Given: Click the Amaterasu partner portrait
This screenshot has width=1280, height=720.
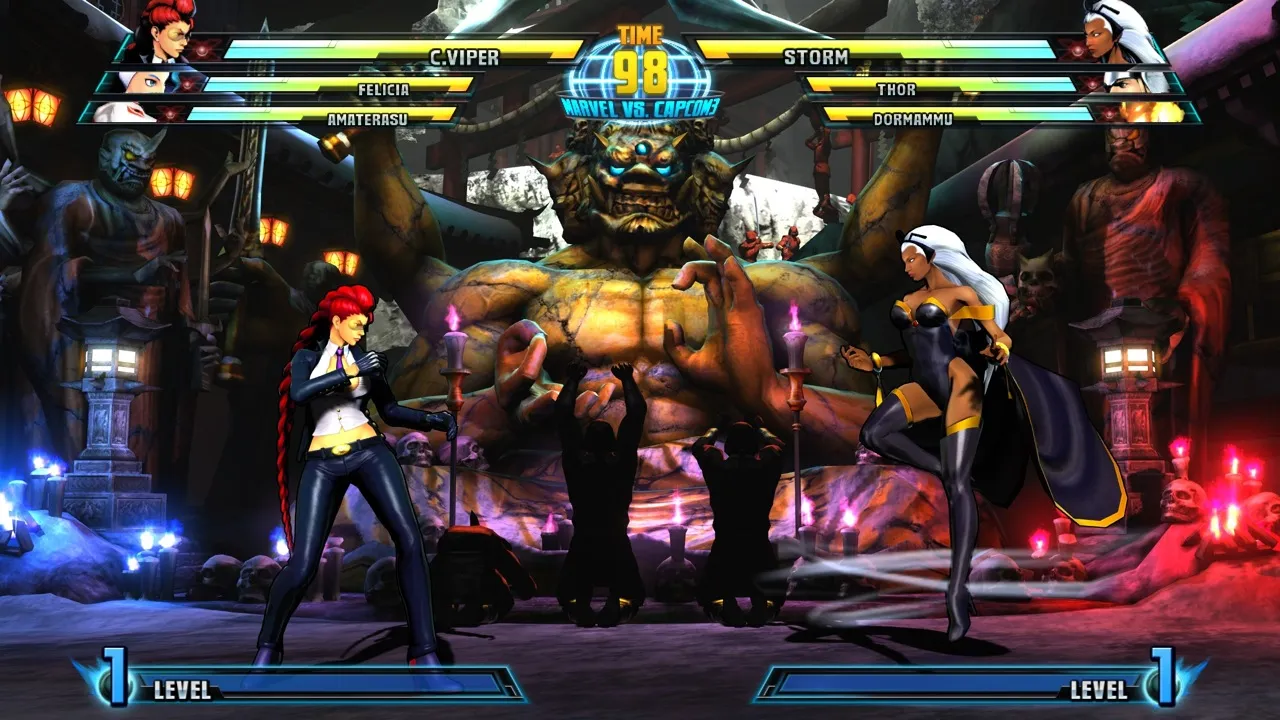Looking at the screenshot, I should pyautogui.click(x=124, y=112).
